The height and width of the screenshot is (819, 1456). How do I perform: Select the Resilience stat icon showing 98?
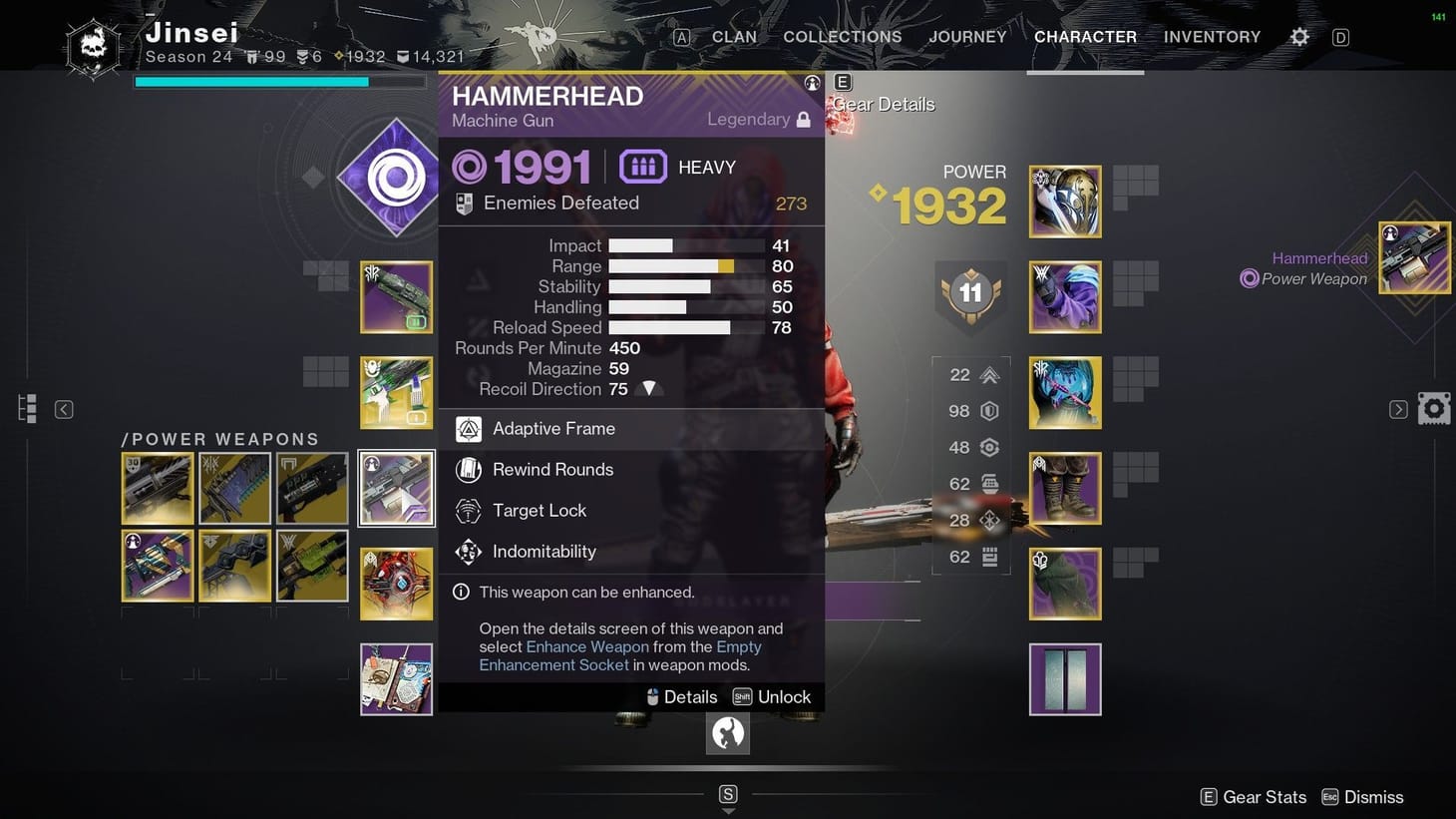pos(988,410)
